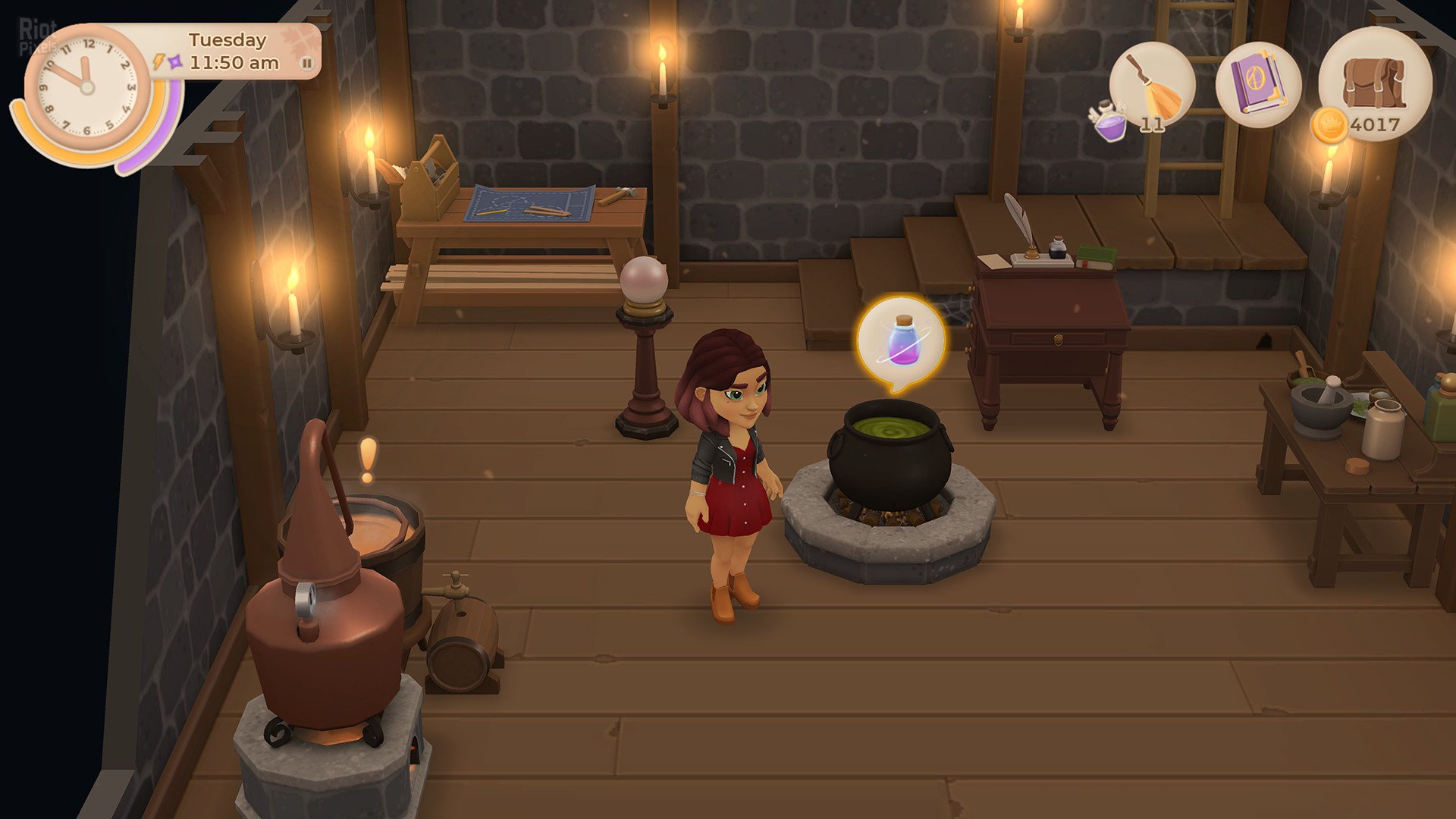Pause the game using the clock's pause button
1456x819 pixels.
coord(306,64)
